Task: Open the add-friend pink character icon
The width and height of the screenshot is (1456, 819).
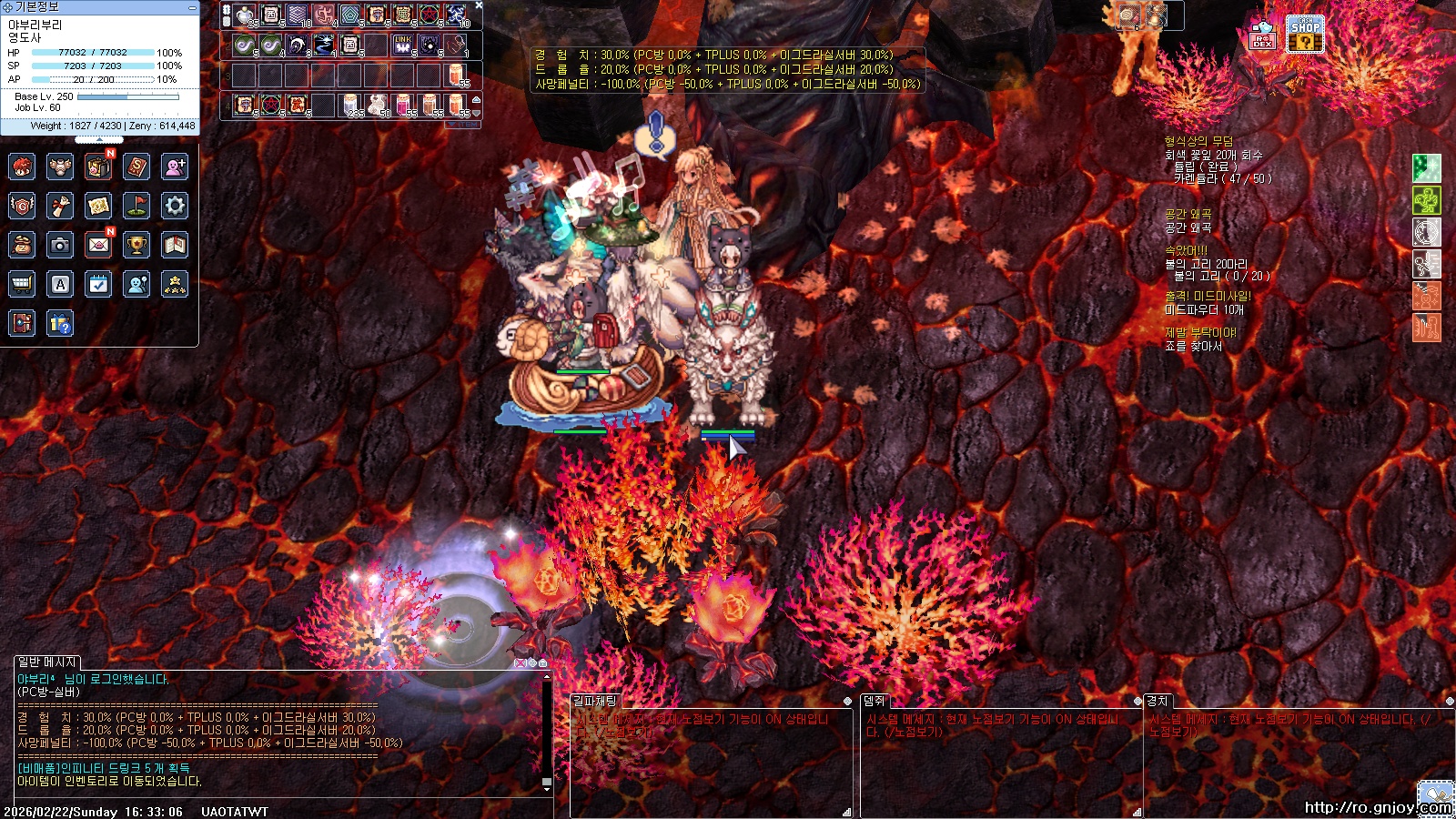Action: 175,167
